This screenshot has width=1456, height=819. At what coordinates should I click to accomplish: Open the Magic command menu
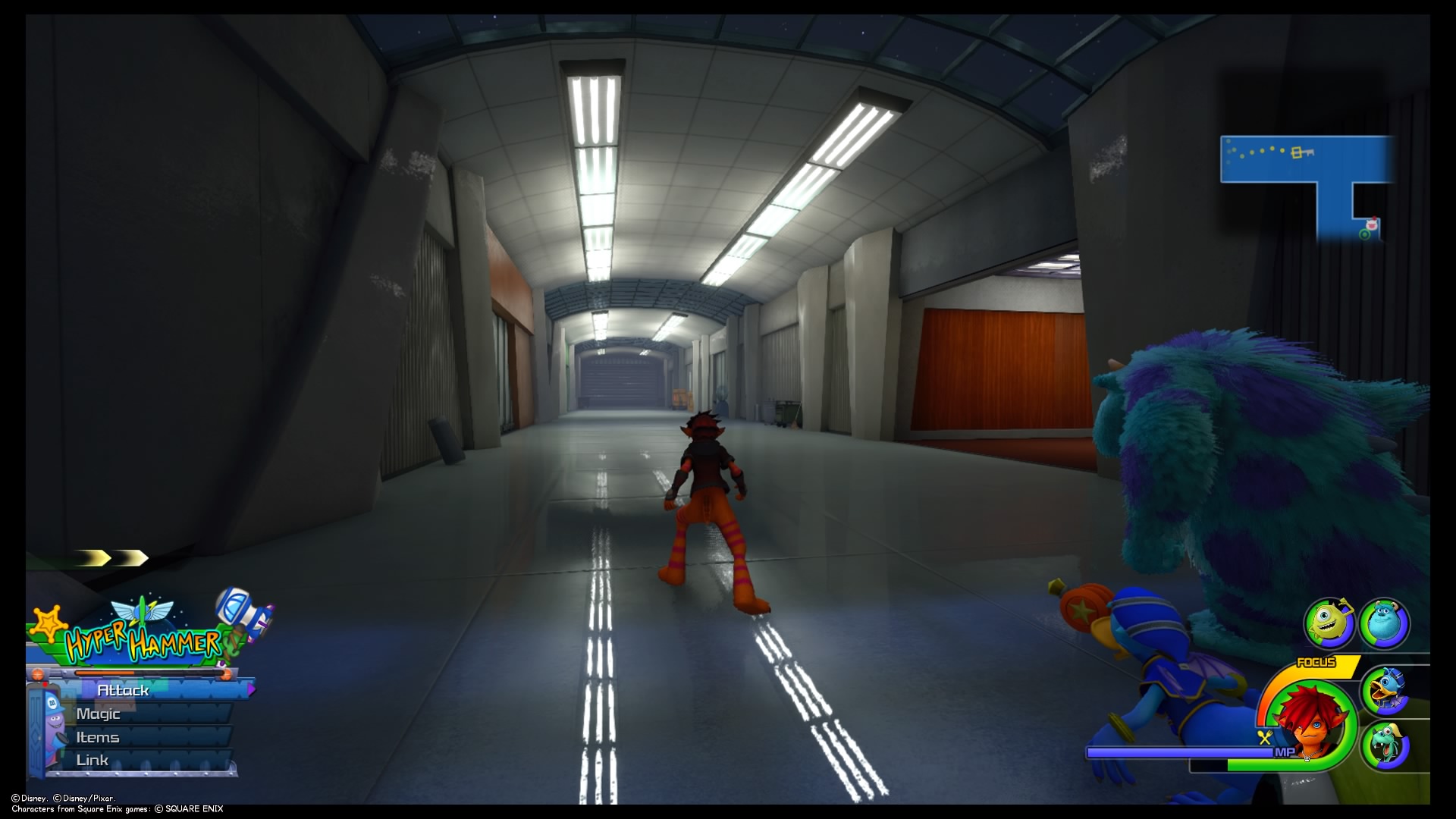click(99, 714)
